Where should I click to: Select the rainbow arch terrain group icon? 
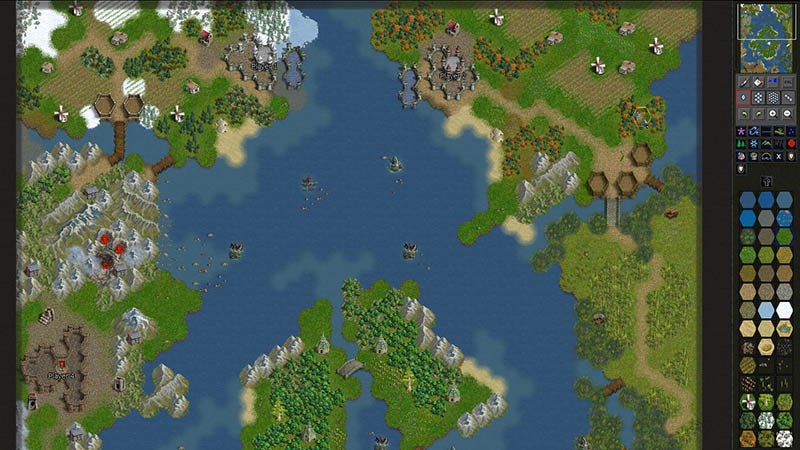click(766, 156)
